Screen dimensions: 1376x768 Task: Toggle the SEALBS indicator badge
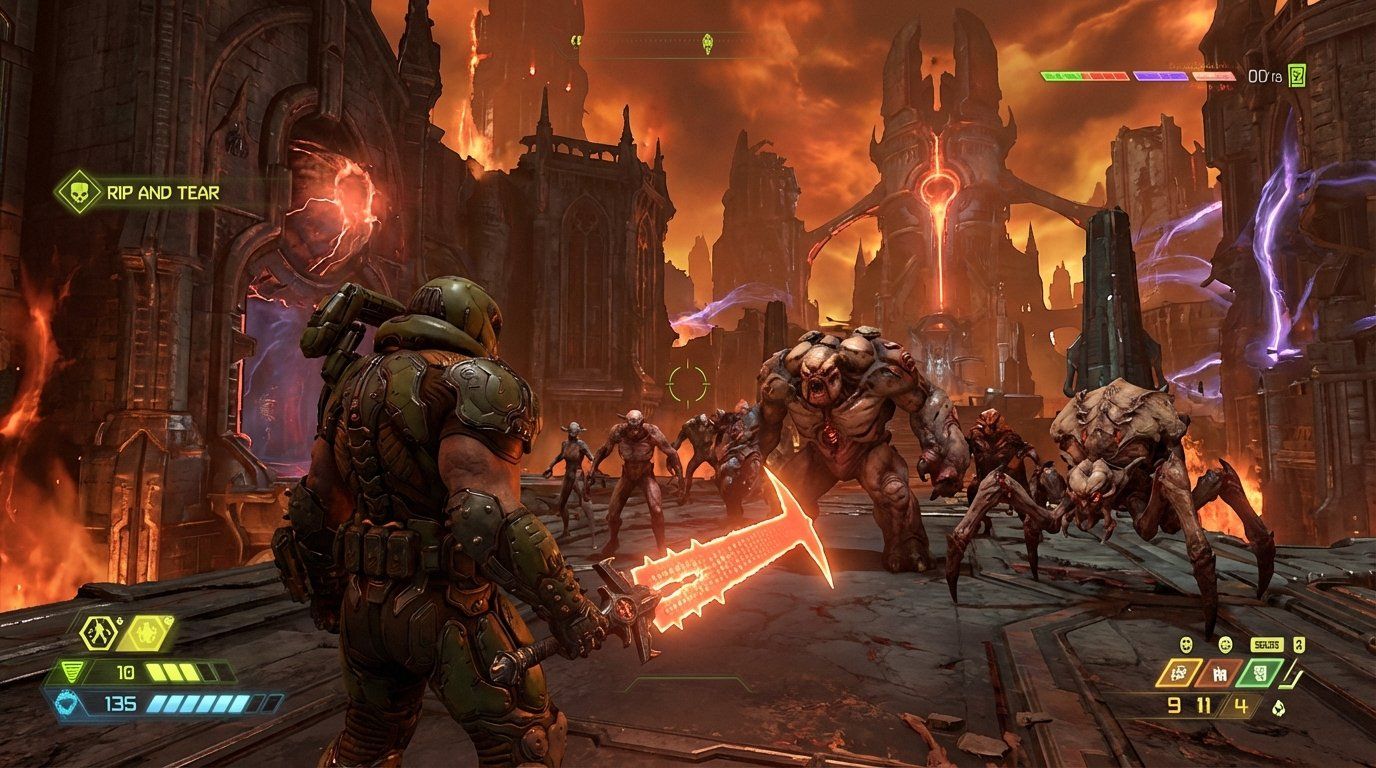pyautogui.click(x=1268, y=645)
